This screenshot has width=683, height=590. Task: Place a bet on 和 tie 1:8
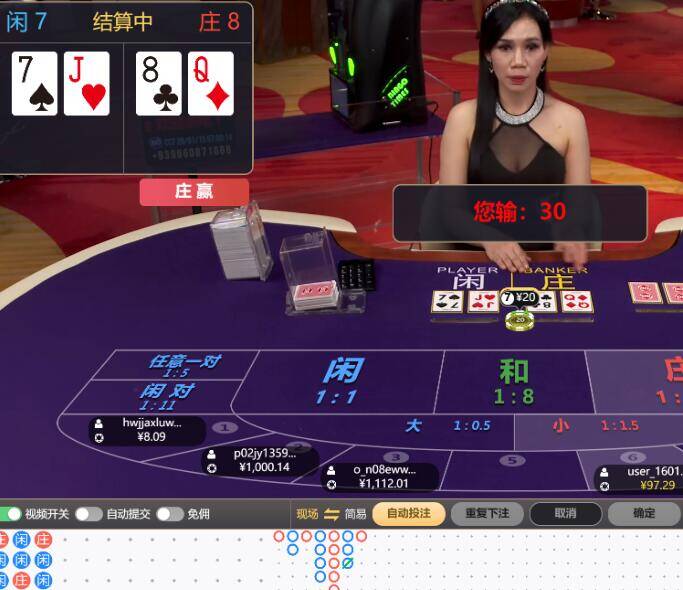[514, 381]
